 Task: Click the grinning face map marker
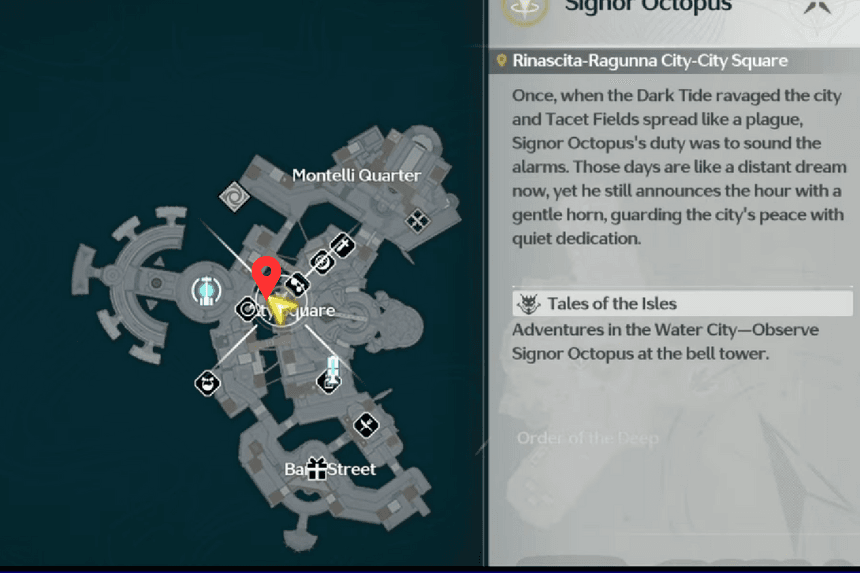point(207,382)
